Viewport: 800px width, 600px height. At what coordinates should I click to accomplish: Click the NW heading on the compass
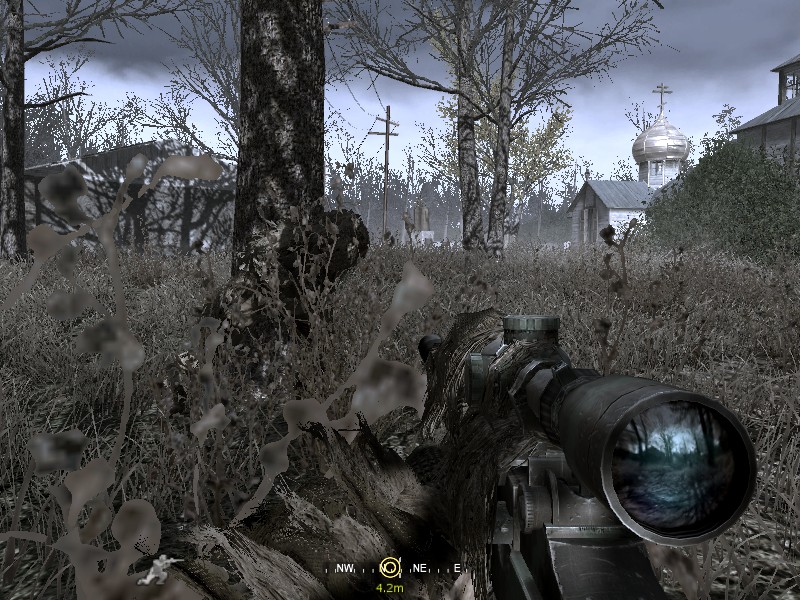click(x=344, y=569)
